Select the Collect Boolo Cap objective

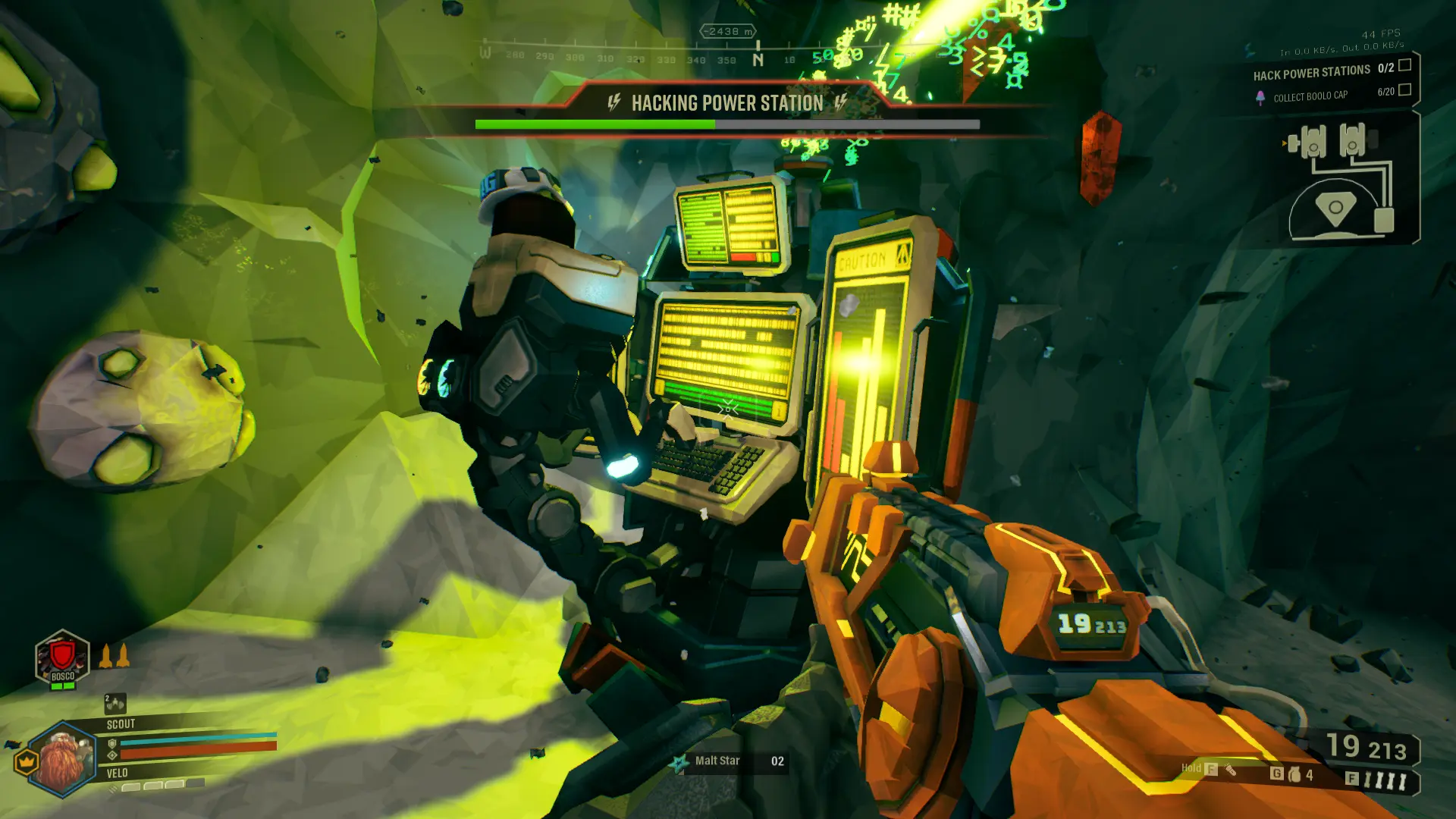[1310, 96]
